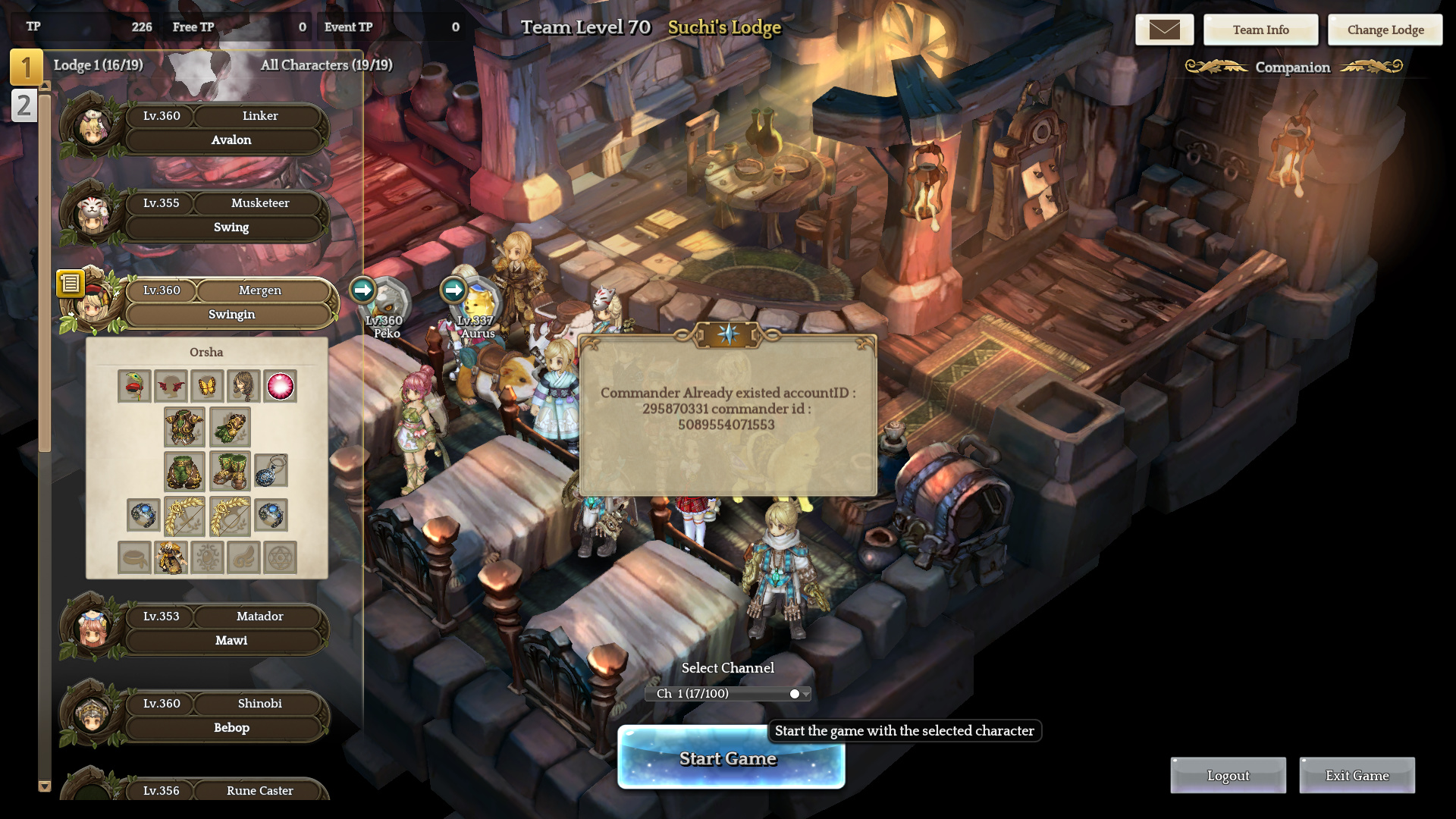
Task: Click the pink orb equipment slot
Action: pos(280,386)
